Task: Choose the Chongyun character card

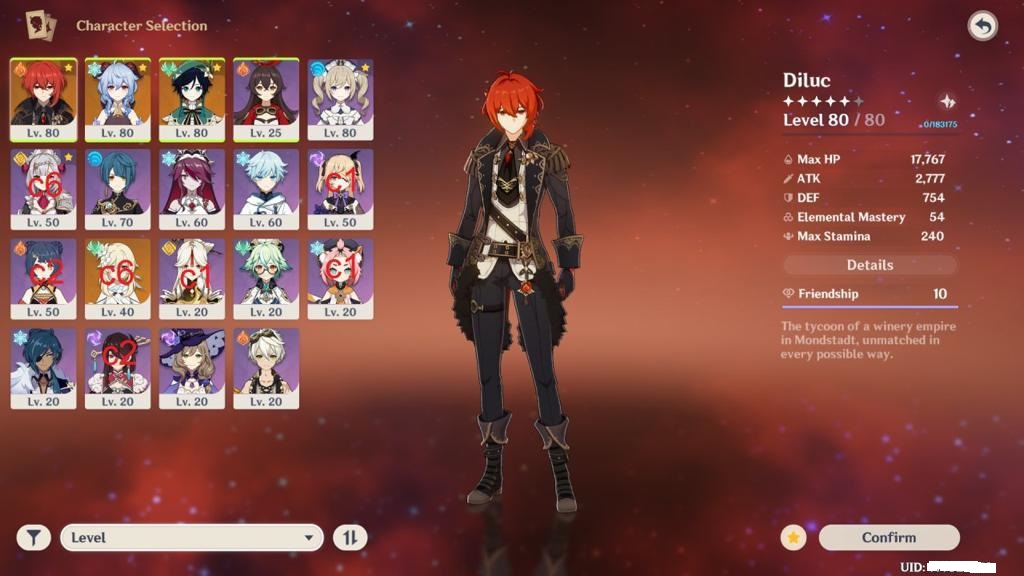Action: pyautogui.click(x=265, y=188)
